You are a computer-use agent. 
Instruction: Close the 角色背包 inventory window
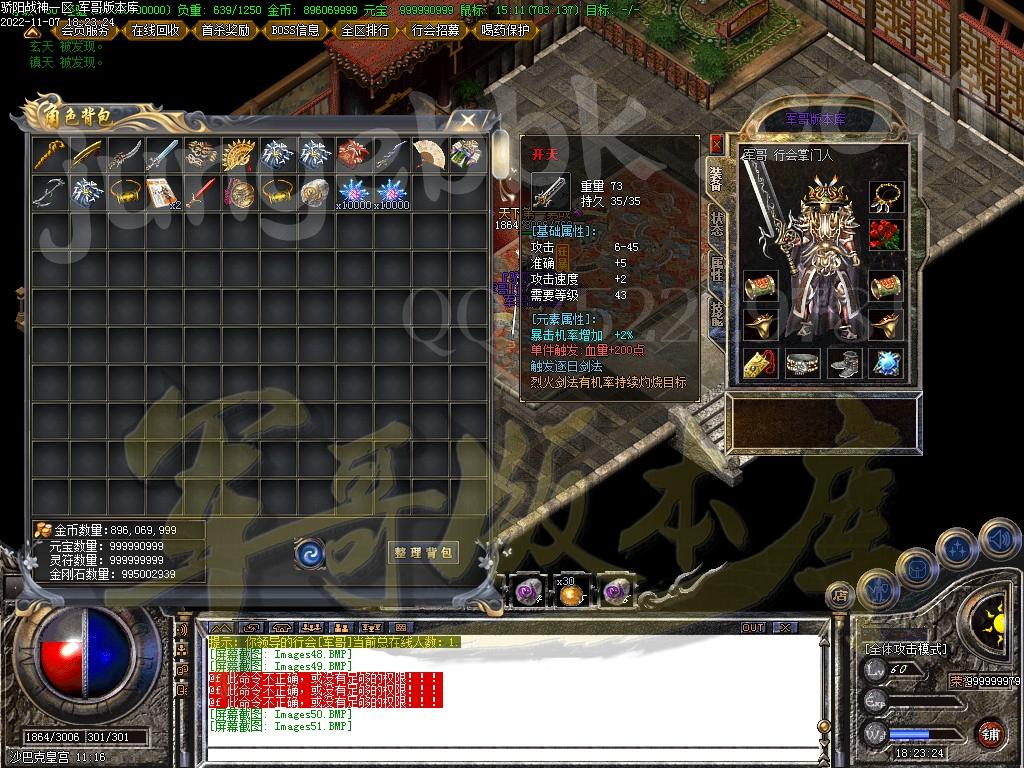(468, 120)
